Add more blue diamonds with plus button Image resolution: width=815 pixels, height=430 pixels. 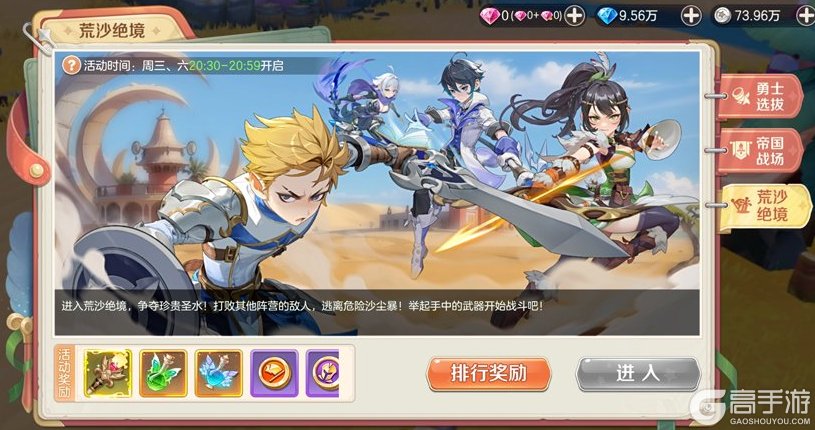[691, 15]
